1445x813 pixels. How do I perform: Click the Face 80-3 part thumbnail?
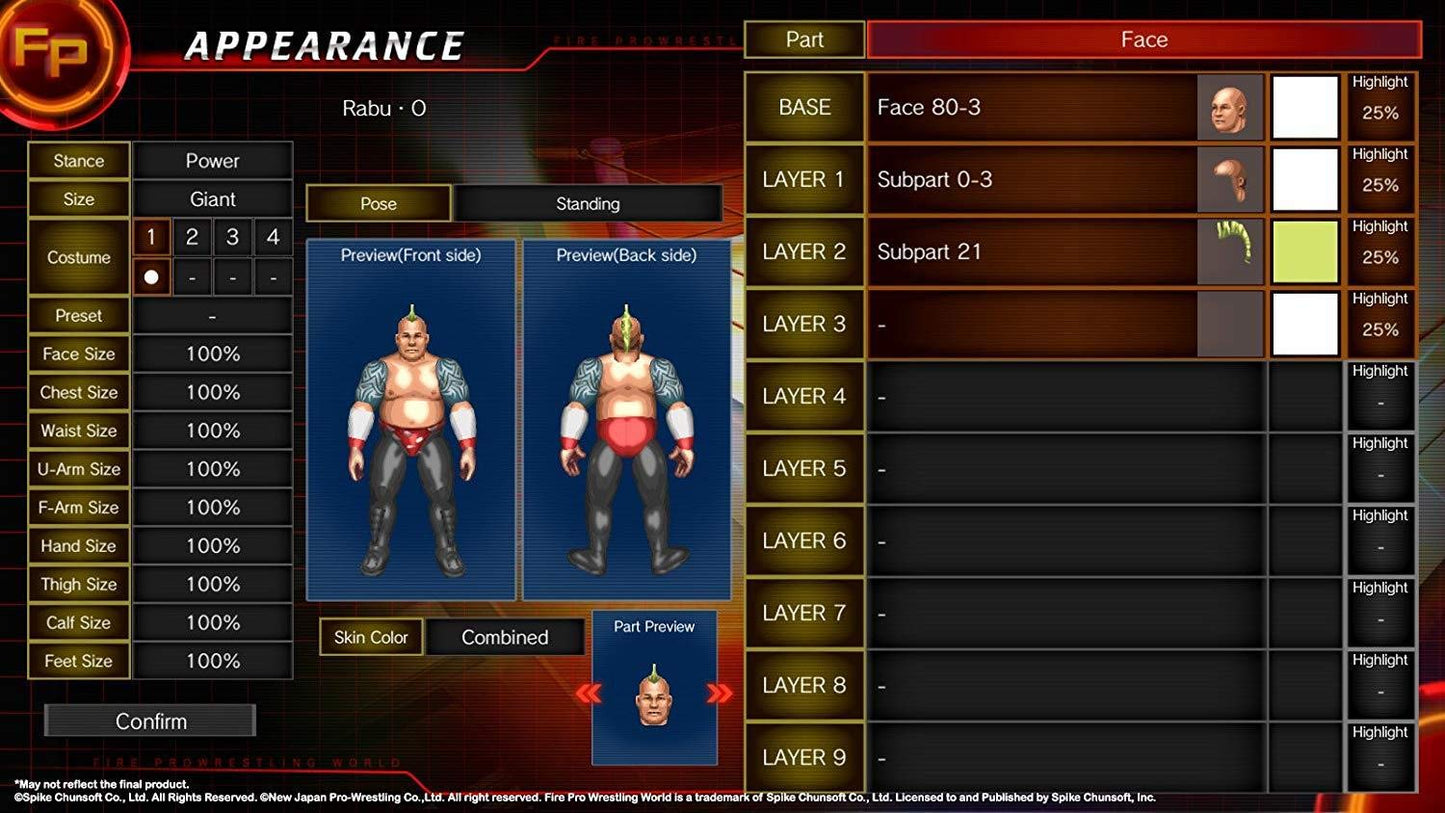[1232, 106]
